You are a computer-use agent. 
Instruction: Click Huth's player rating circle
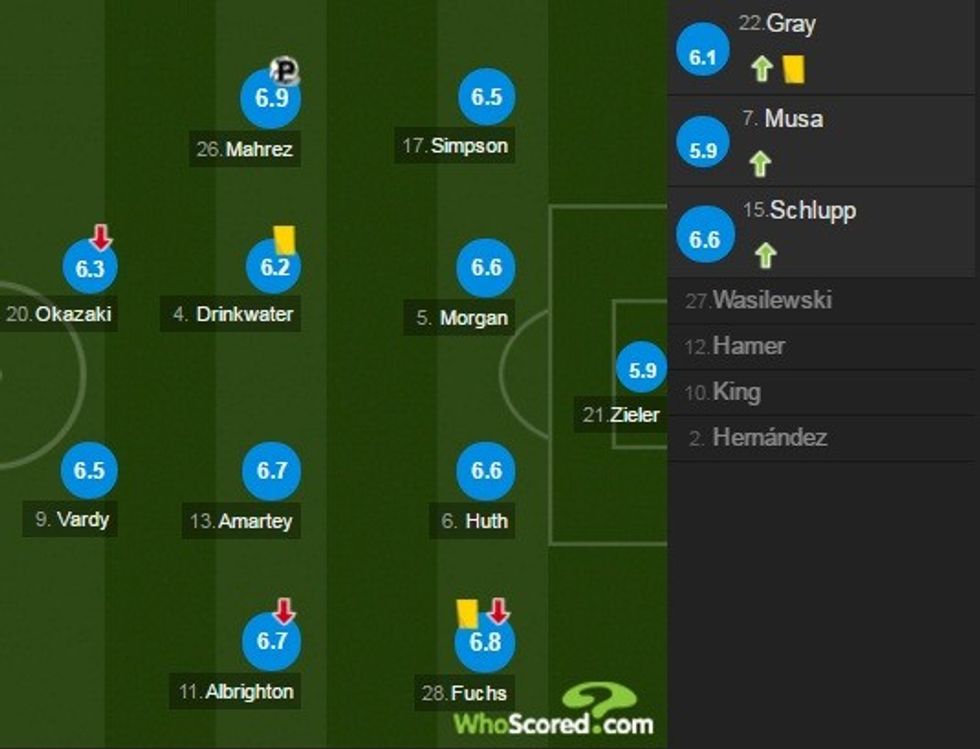click(486, 471)
